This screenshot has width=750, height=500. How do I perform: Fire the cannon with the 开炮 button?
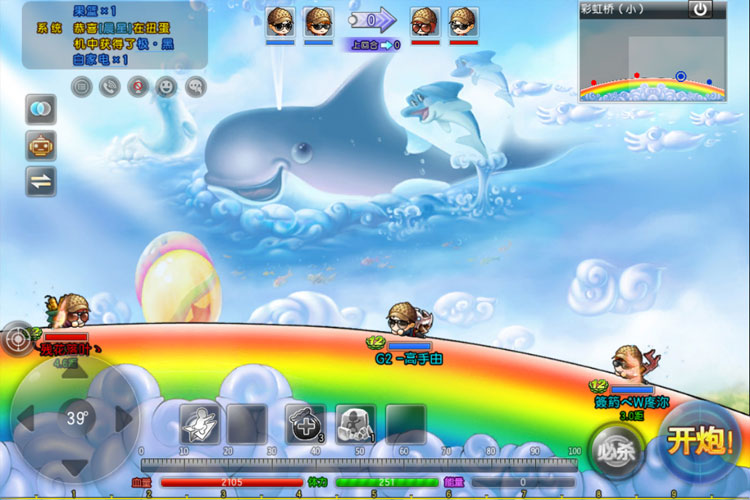point(703,440)
